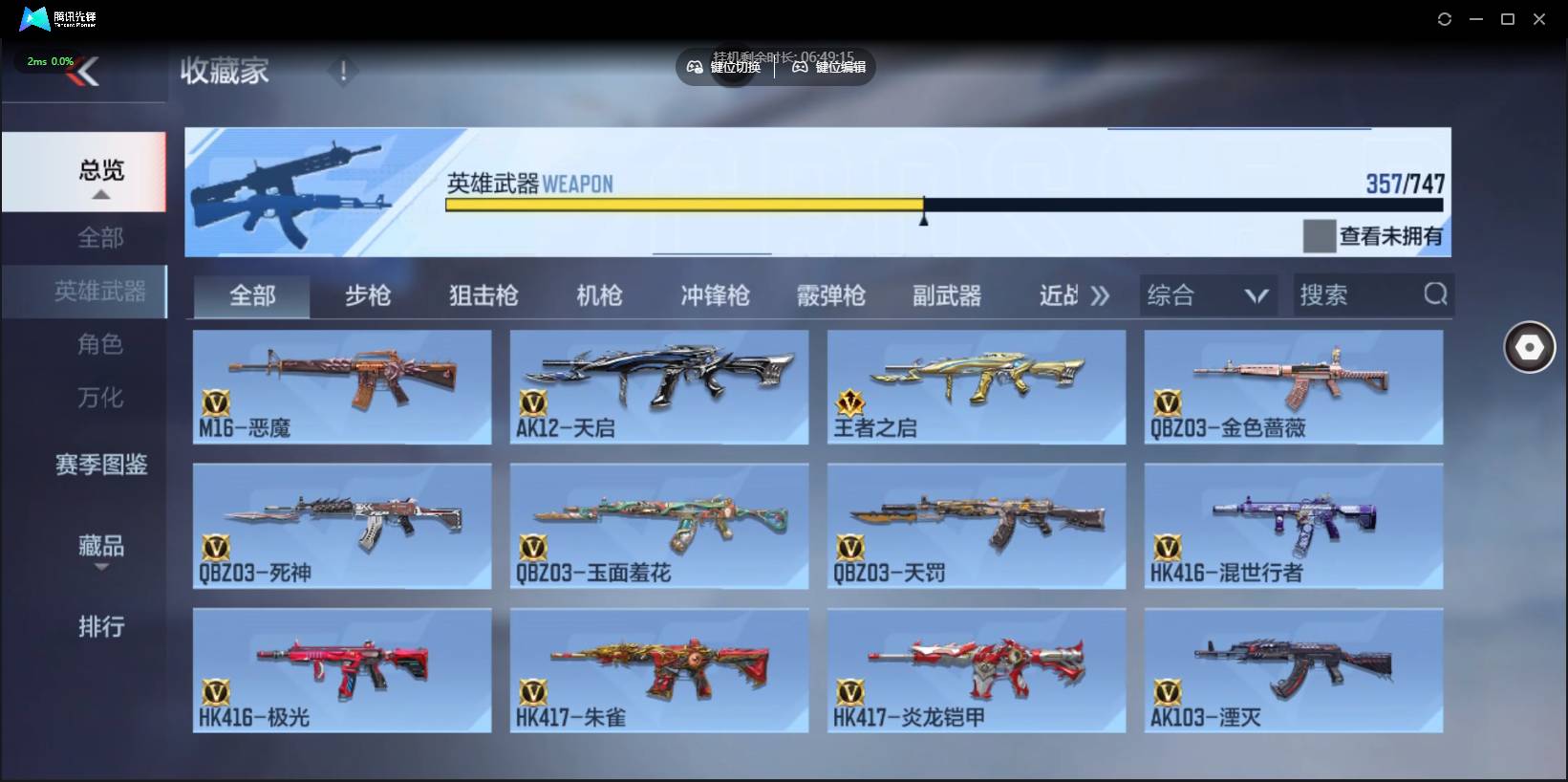Viewport: 1568px width, 782px height.
Task: Switch to the 全部 sidebar category
Action: [x=99, y=237]
